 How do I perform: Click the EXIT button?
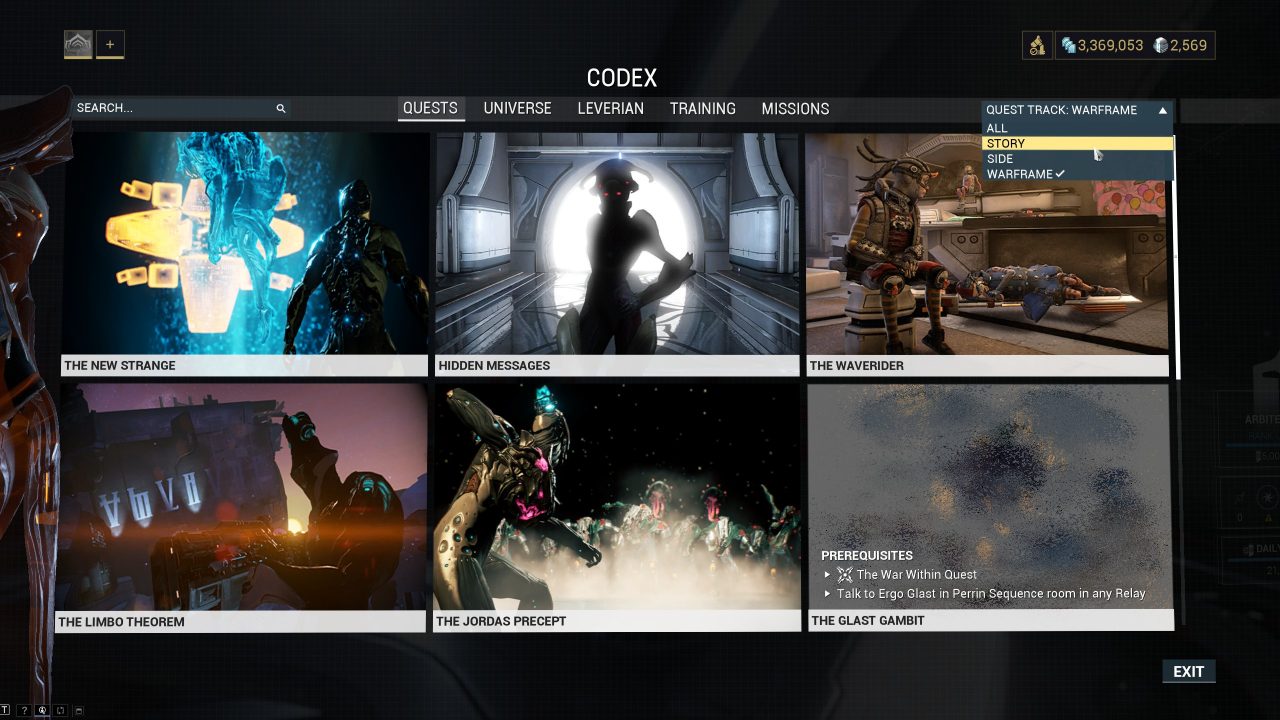1188,671
